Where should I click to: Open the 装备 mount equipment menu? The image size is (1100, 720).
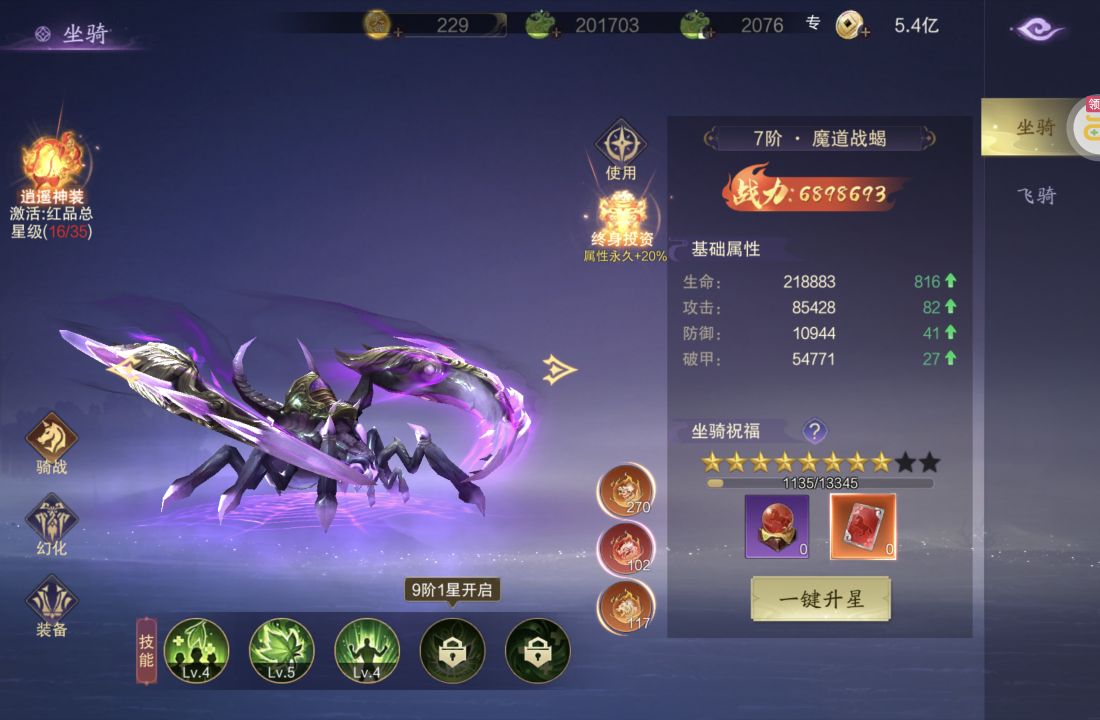click(51, 604)
